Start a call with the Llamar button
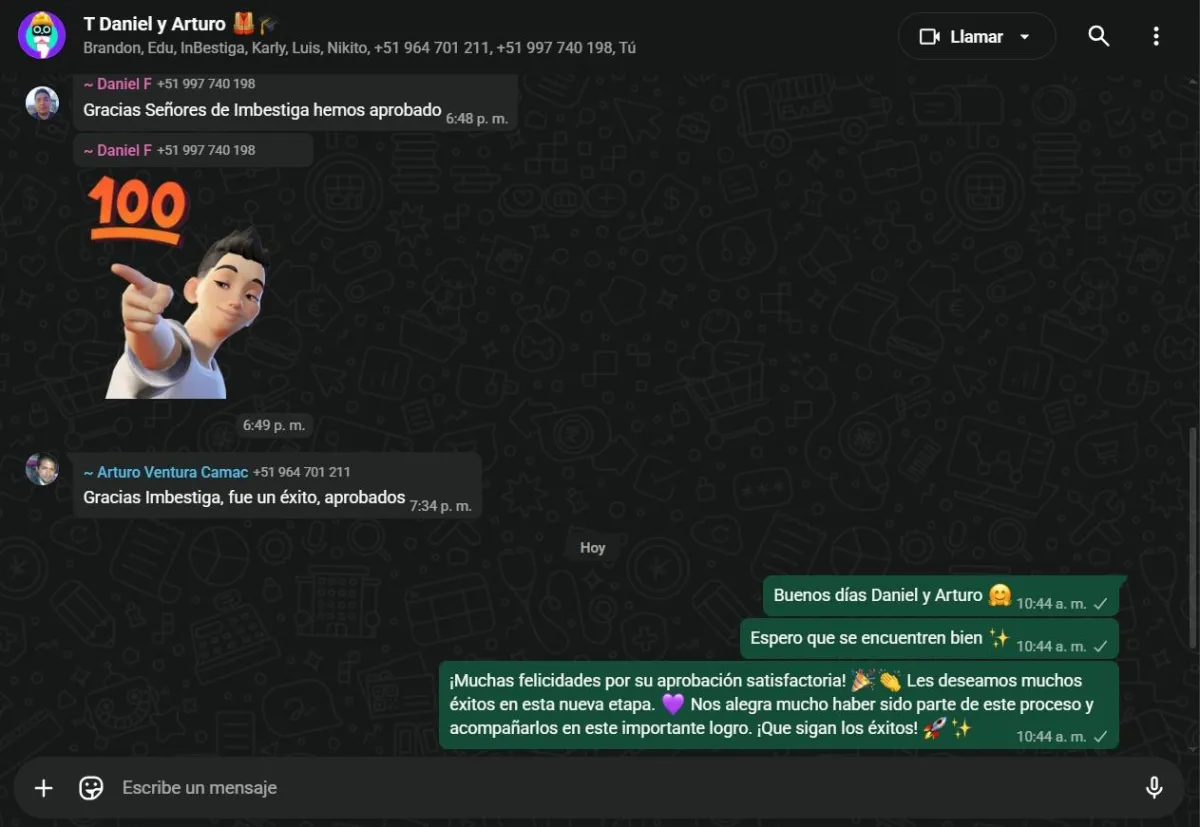The image size is (1200, 827). point(975,37)
